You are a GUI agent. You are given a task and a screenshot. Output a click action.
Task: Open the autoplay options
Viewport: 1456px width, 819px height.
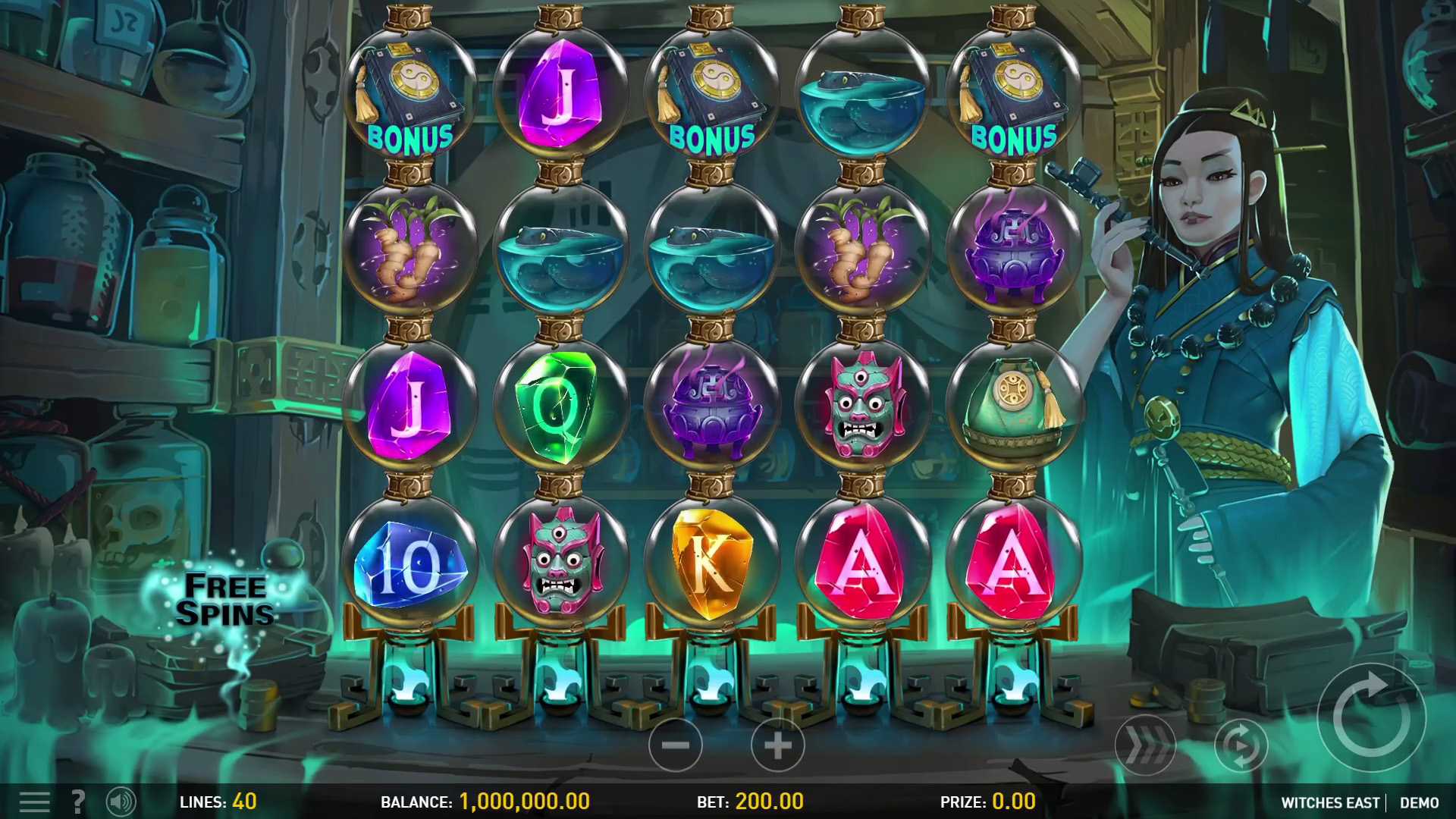pos(1241,746)
